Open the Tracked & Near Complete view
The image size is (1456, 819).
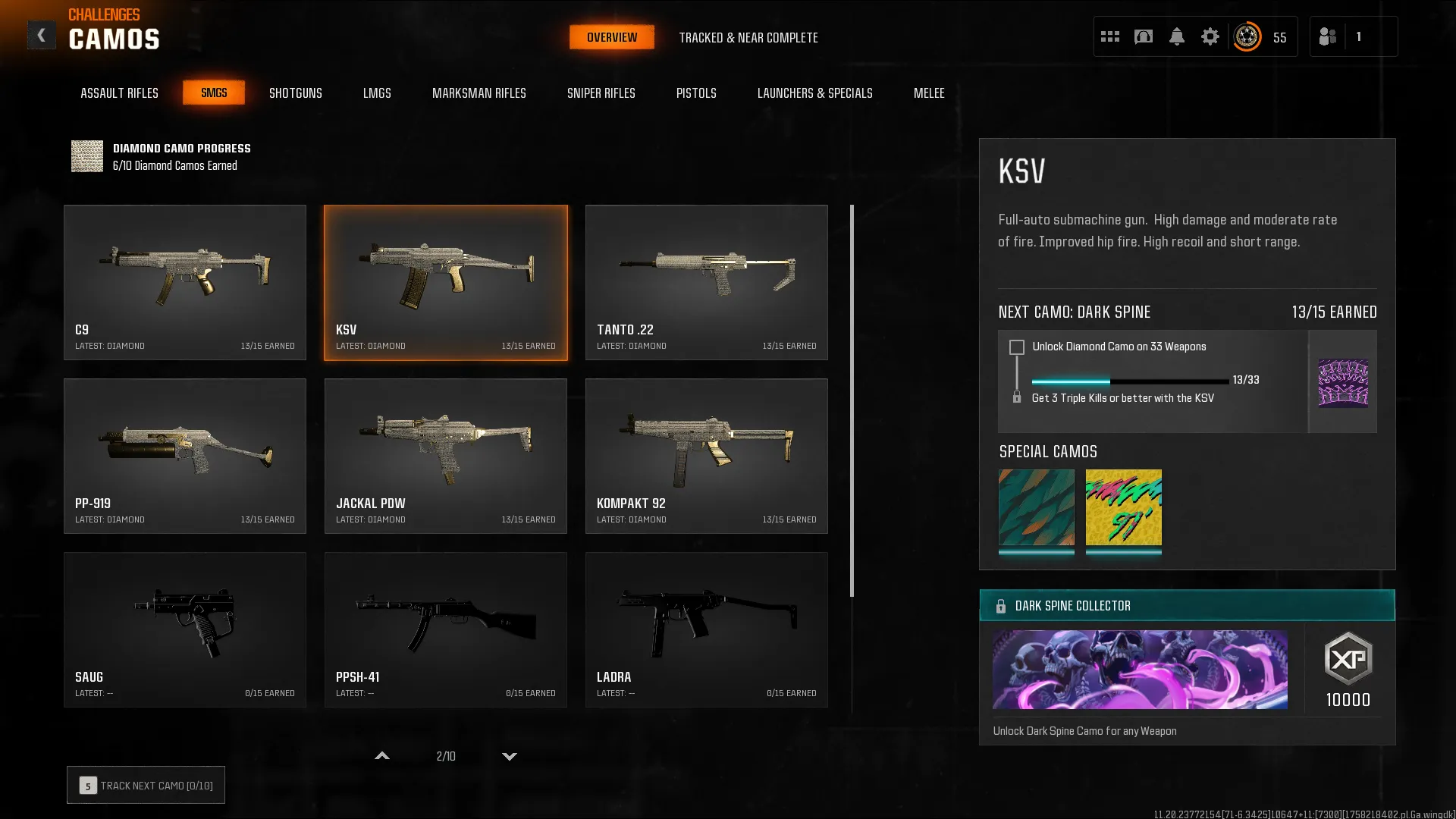tap(749, 37)
